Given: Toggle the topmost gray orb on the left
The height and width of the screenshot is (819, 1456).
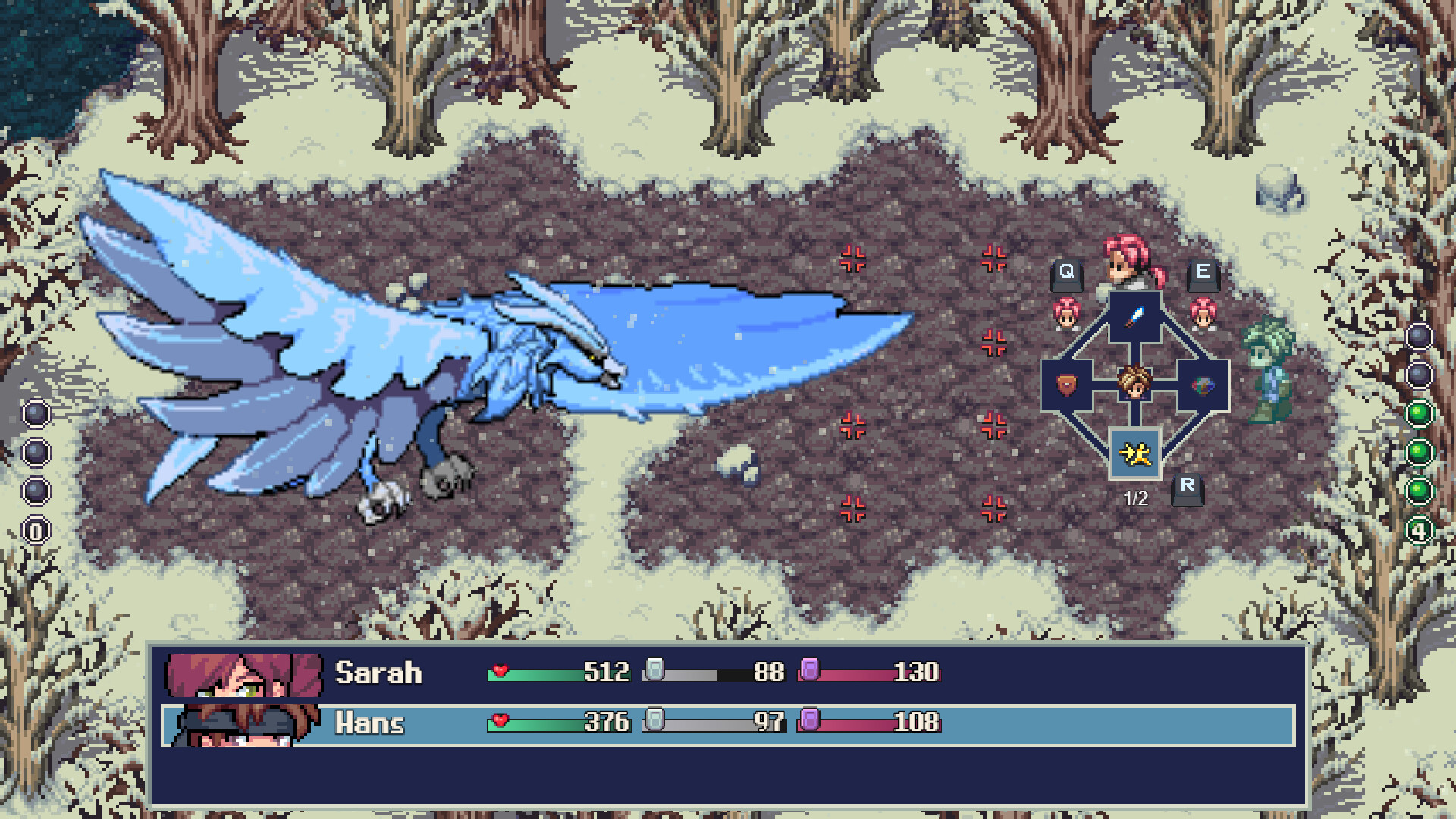Looking at the screenshot, I should coord(36,414).
